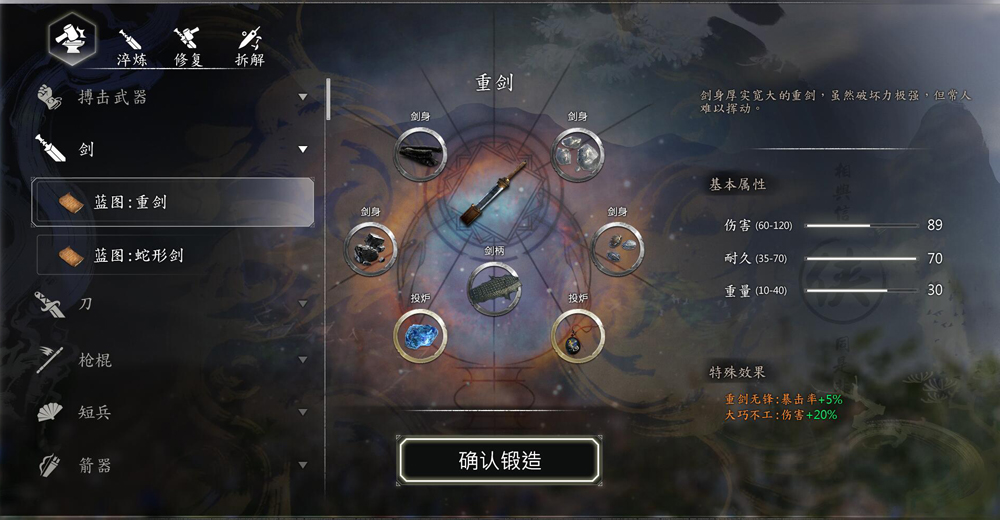
Task: Select the dark pendant 投炉 slot
Action: point(578,337)
